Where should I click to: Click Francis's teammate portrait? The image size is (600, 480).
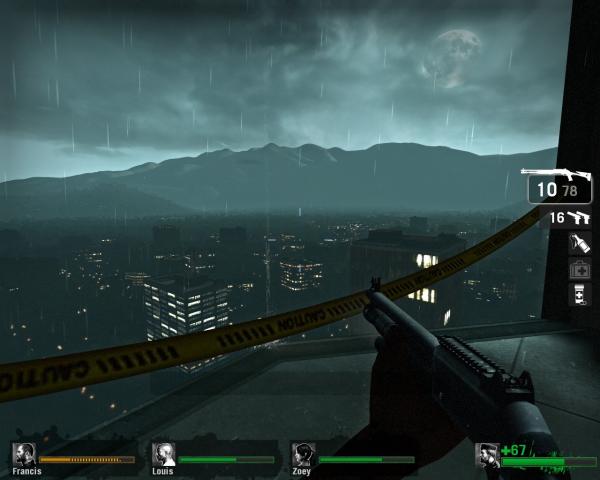pyautogui.click(x=24, y=453)
